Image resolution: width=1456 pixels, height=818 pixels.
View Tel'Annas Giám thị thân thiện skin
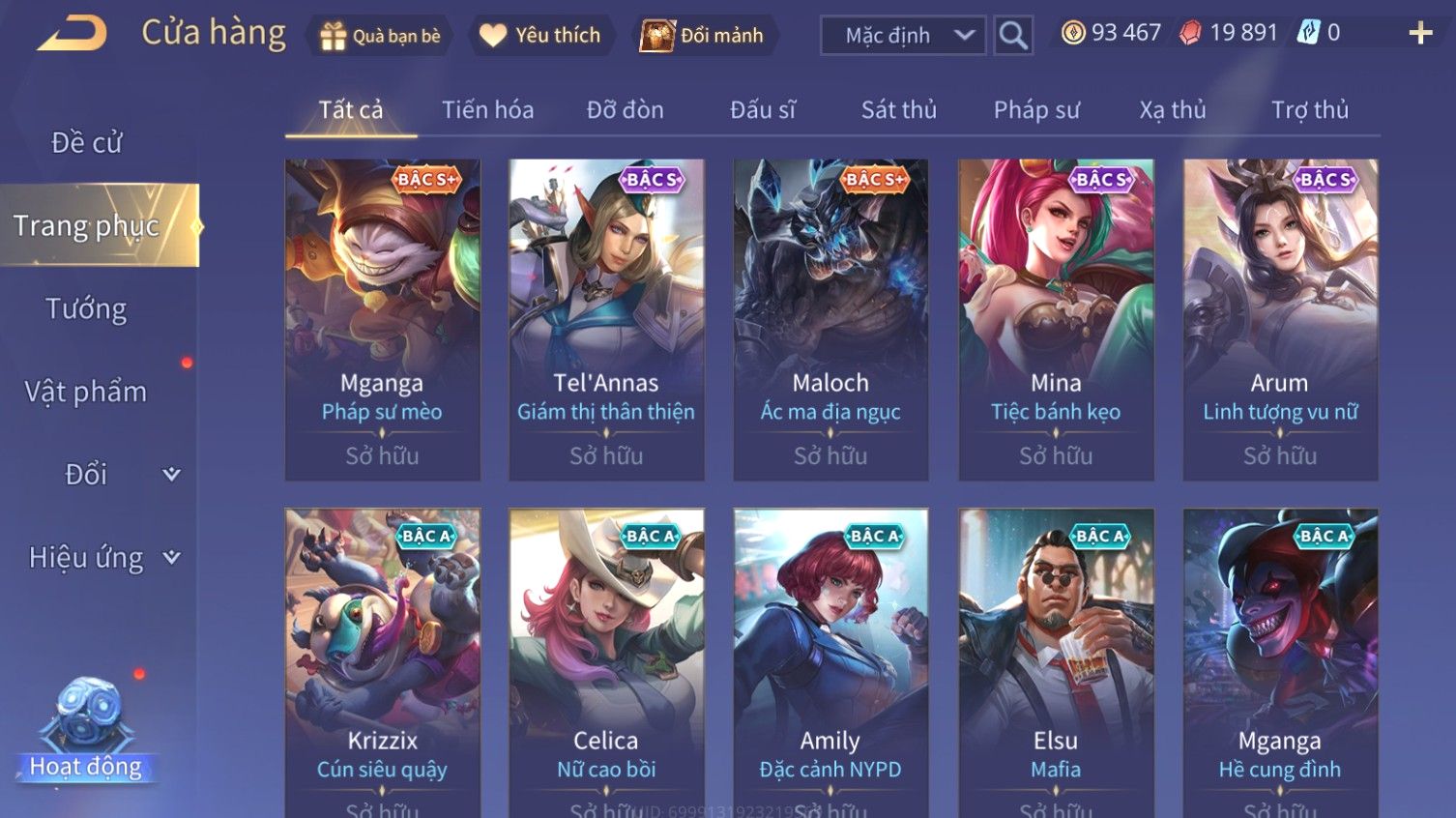coord(606,319)
